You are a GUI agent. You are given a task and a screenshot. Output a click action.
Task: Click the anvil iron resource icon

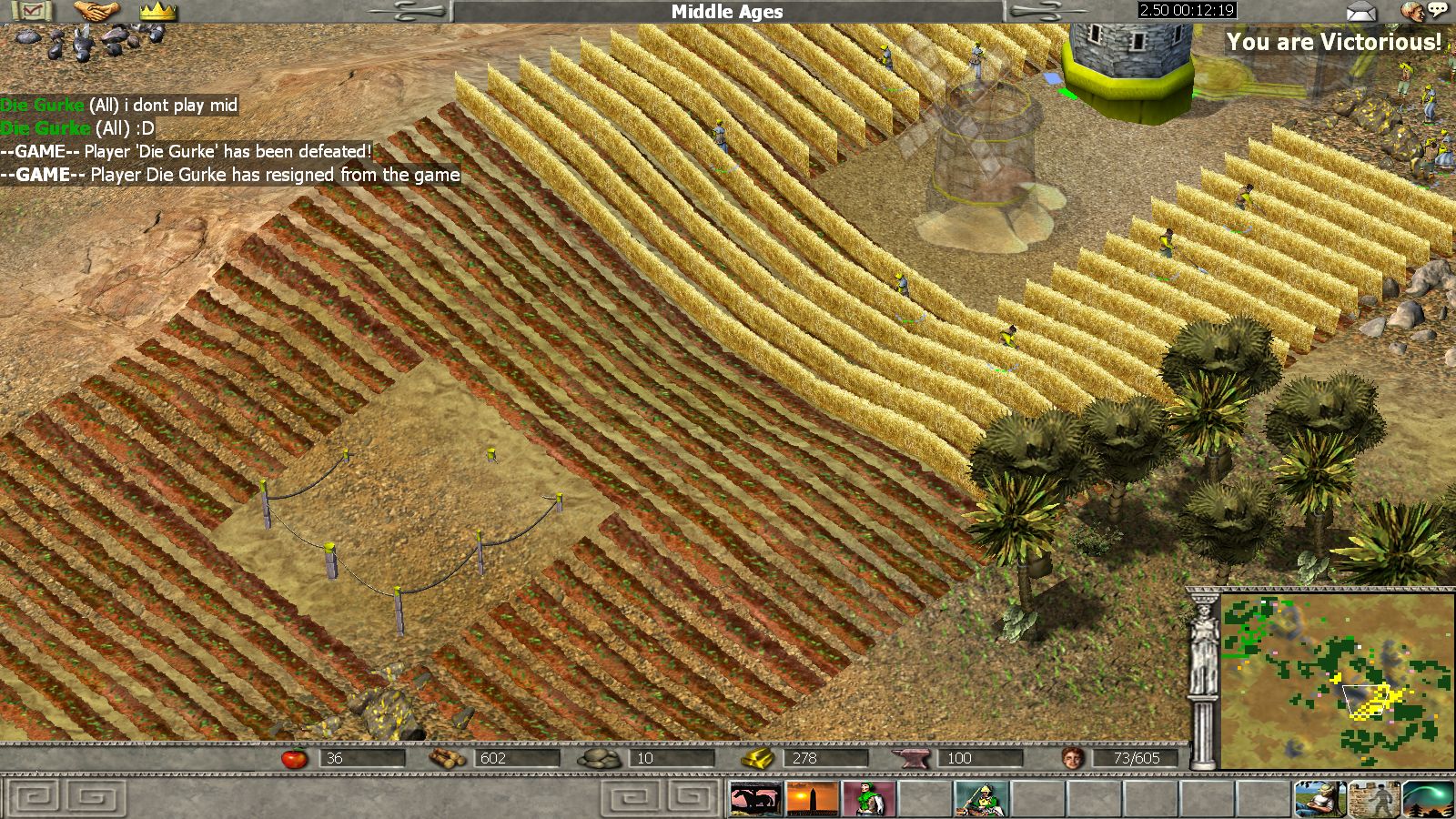coord(911,758)
